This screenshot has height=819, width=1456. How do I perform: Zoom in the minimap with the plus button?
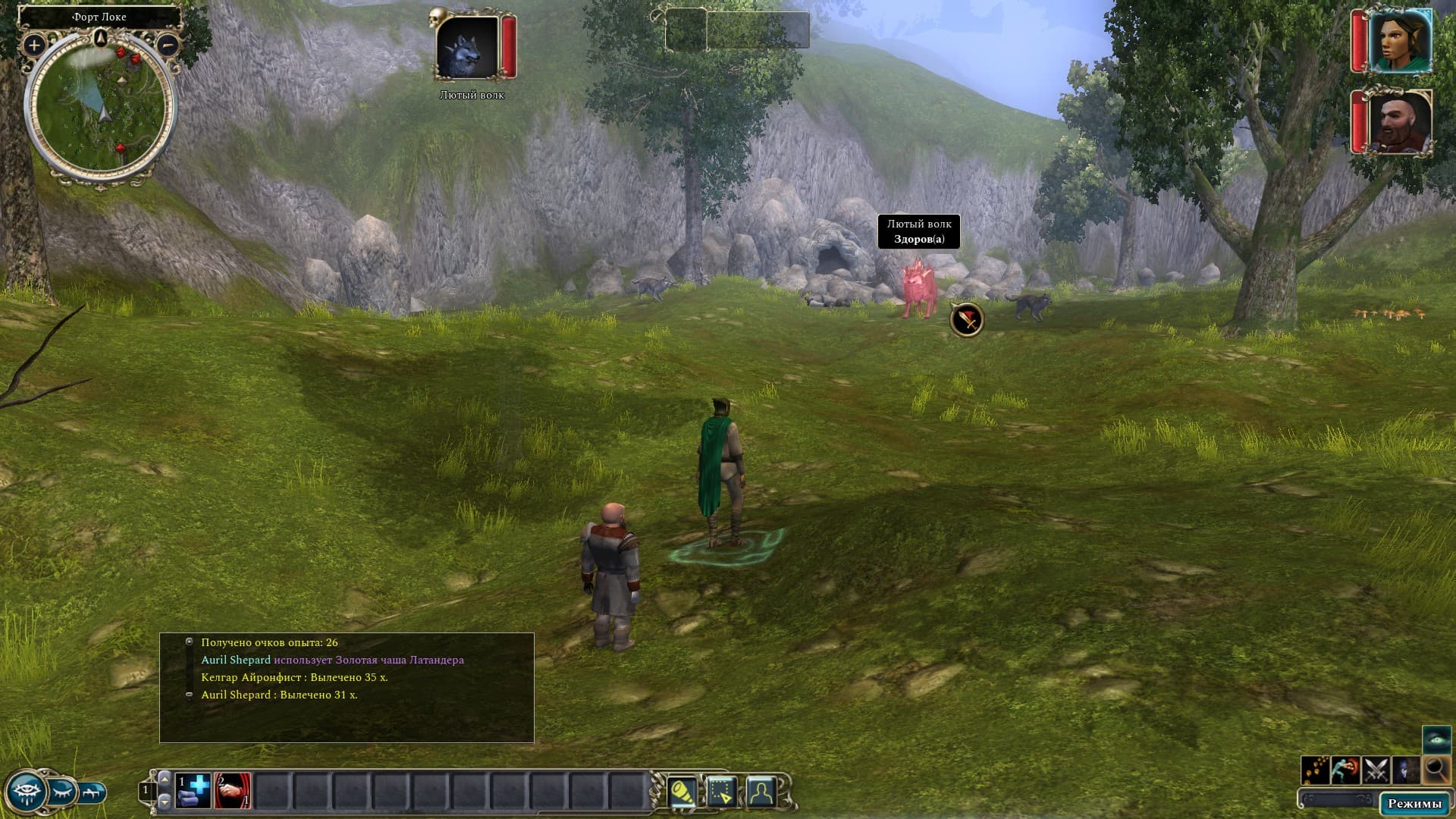click(33, 45)
